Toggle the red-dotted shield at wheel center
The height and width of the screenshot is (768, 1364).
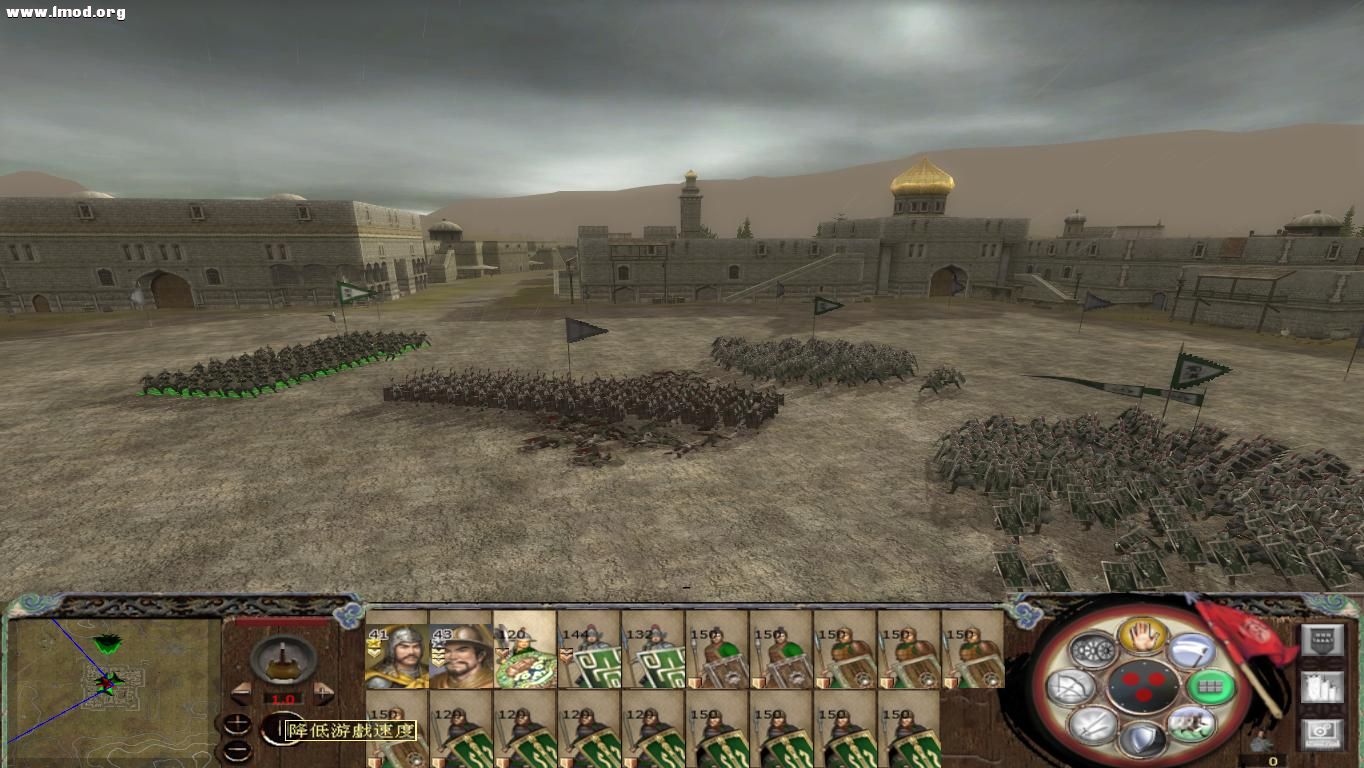pyautogui.click(x=1143, y=687)
